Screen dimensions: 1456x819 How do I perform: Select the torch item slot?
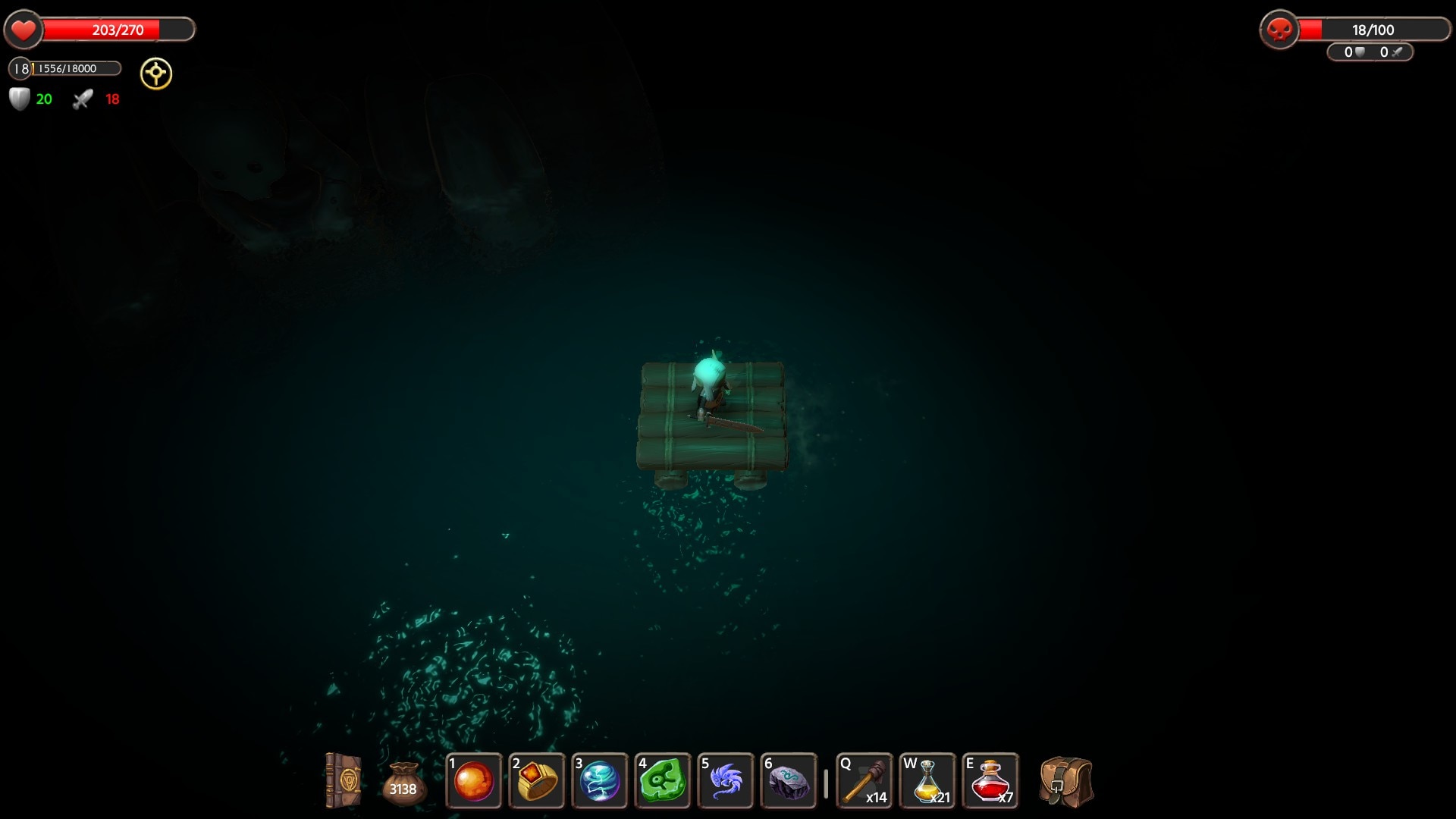[x=864, y=781]
